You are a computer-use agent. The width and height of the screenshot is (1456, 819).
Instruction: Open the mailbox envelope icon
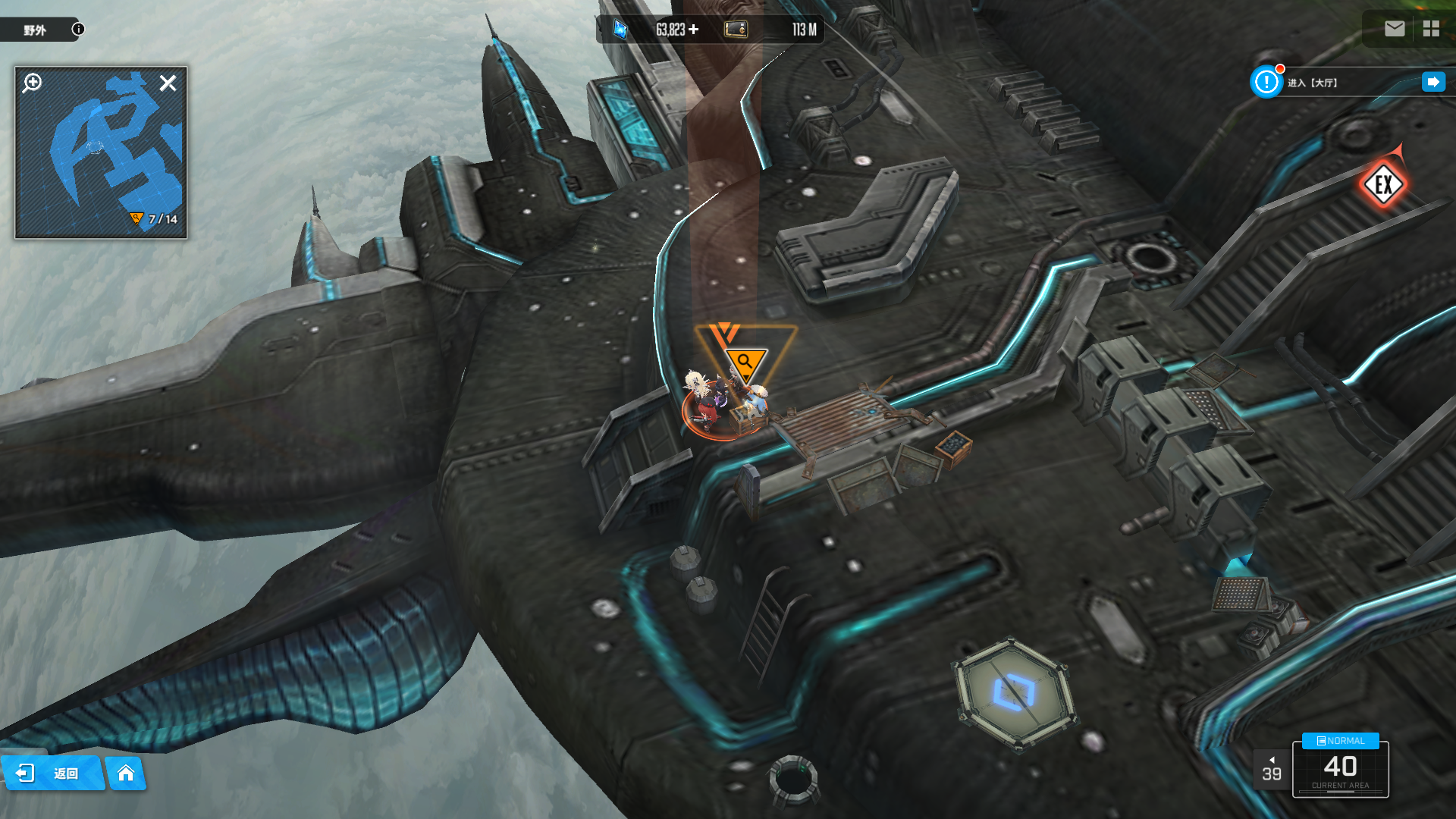(x=1395, y=29)
